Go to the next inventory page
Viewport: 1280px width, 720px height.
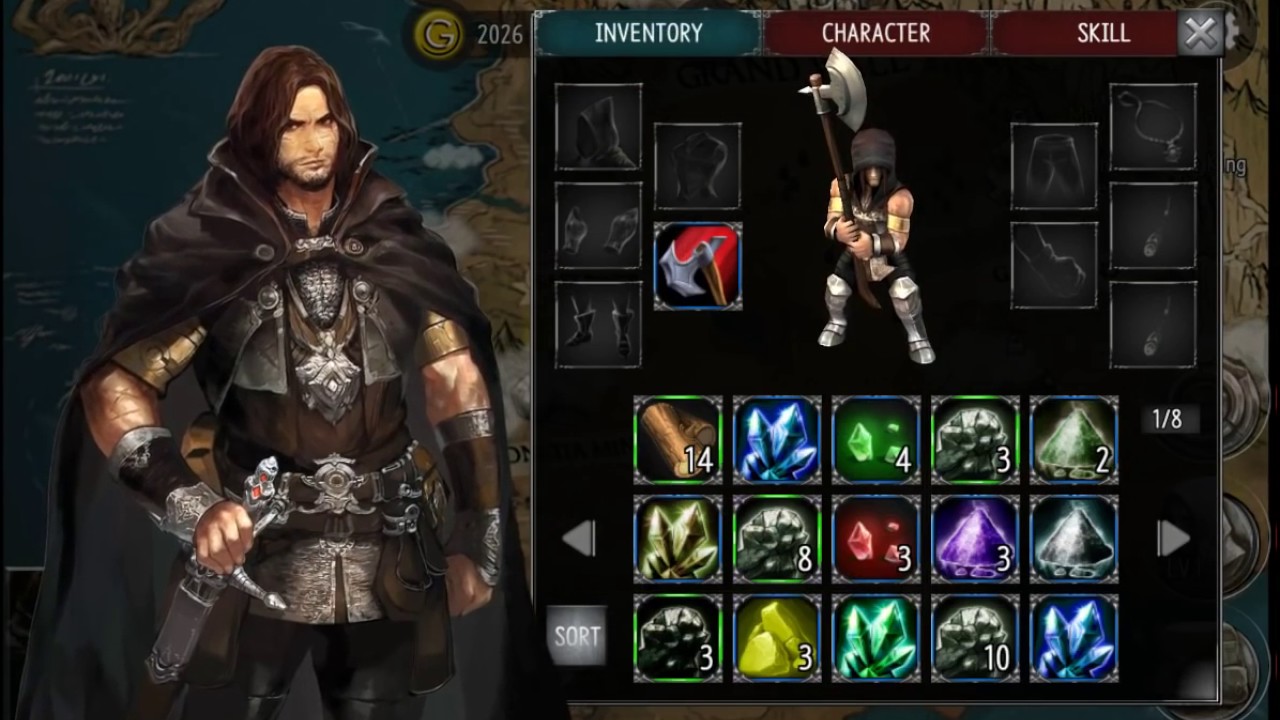pos(1173,538)
